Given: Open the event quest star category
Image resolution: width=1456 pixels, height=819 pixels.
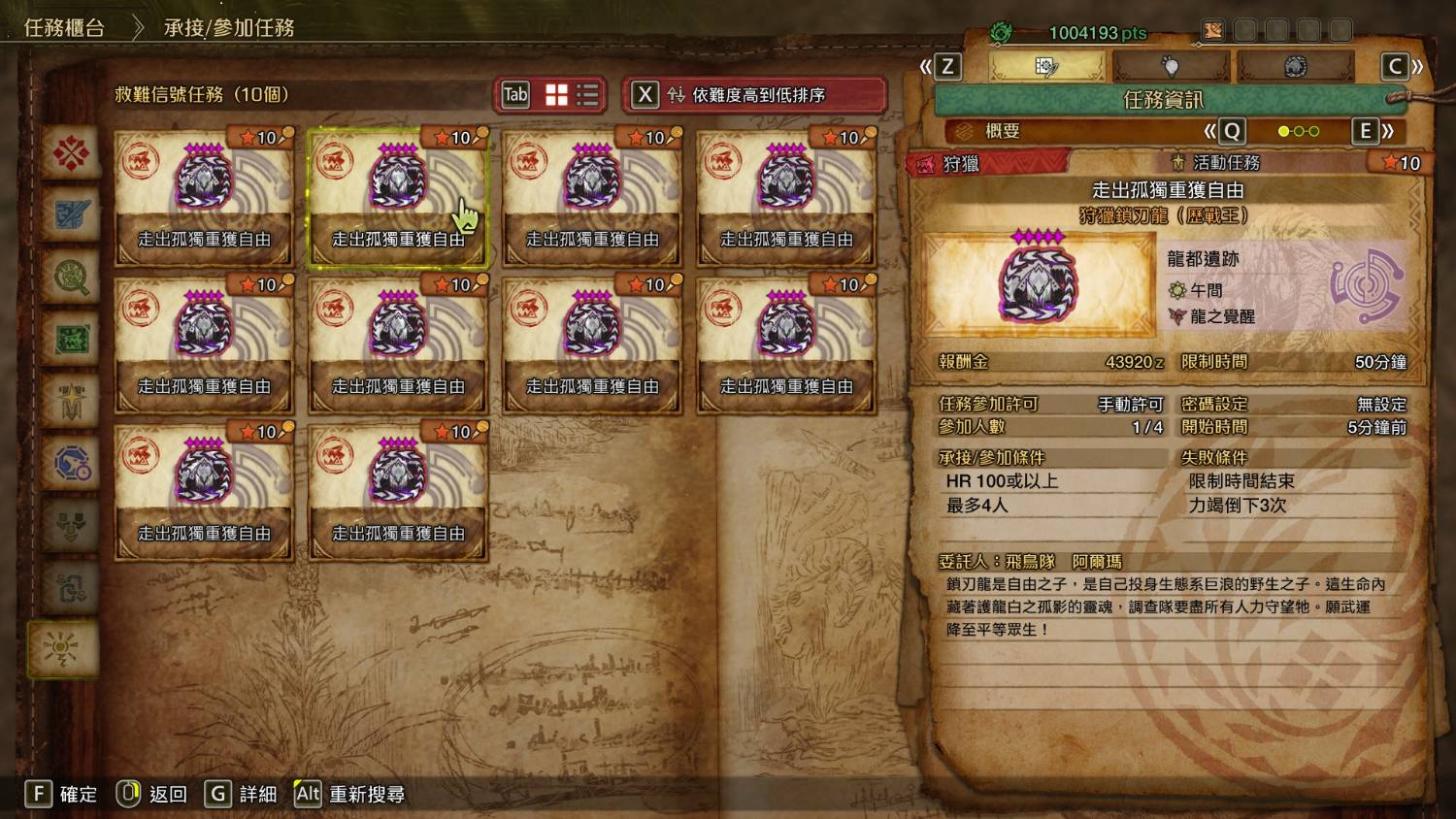Looking at the screenshot, I should point(71,402).
